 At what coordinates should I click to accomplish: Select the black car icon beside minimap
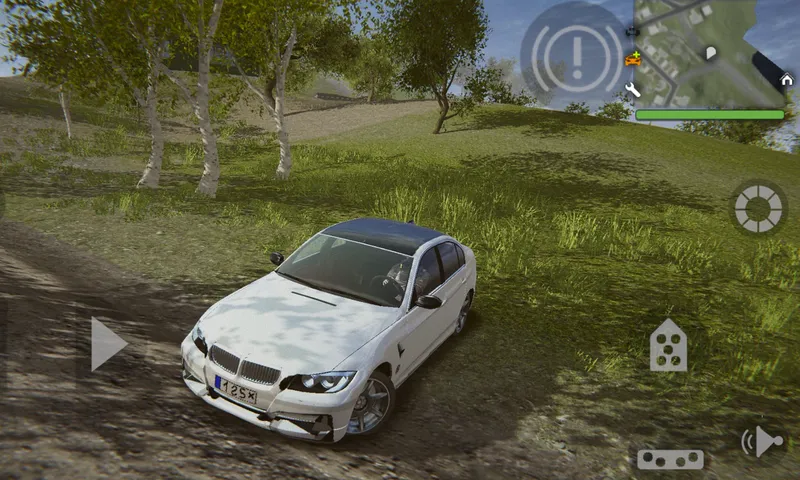click(x=632, y=32)
